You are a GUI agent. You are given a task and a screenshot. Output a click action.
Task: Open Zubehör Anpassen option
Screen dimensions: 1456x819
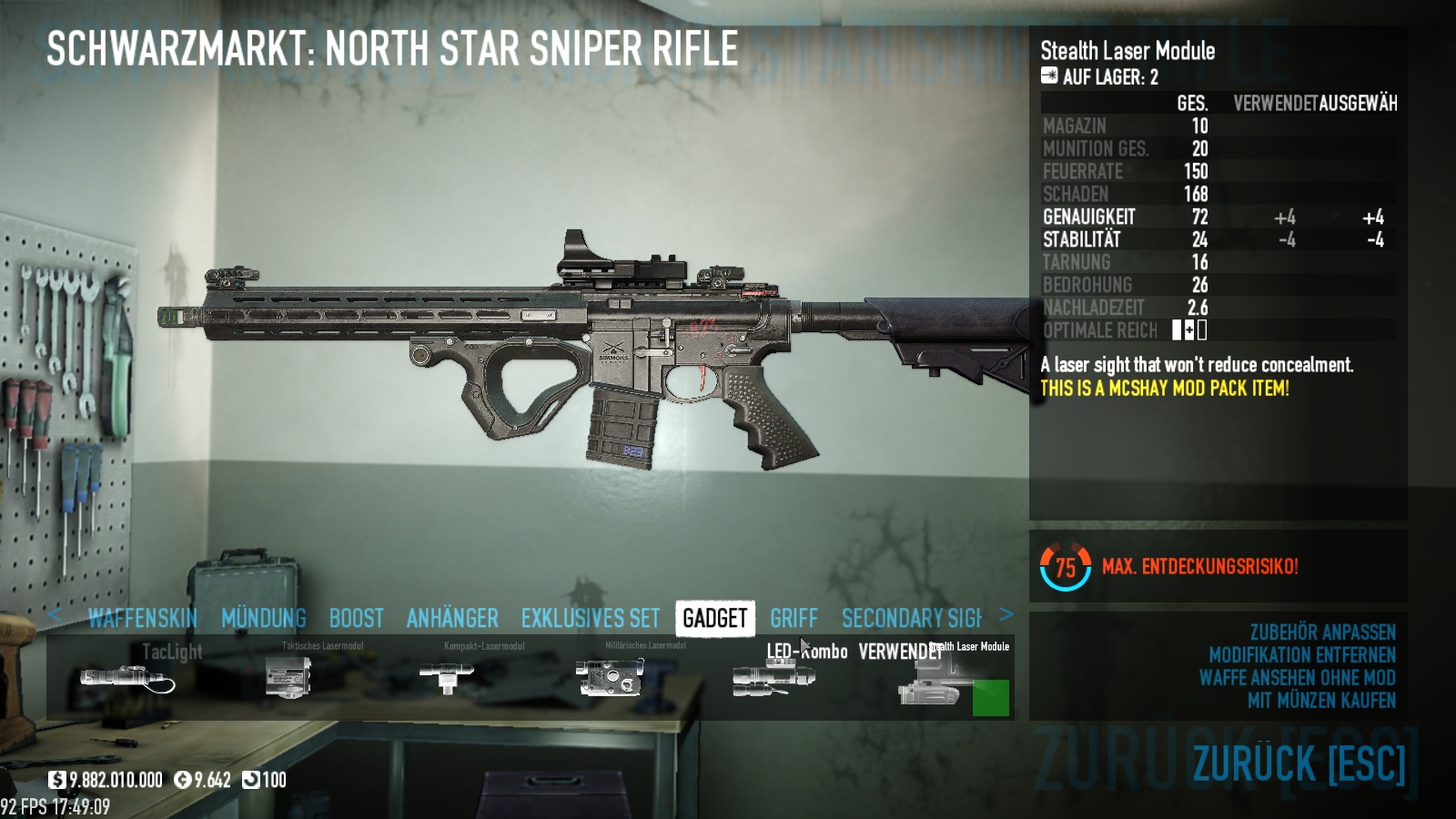[1322, 632]
